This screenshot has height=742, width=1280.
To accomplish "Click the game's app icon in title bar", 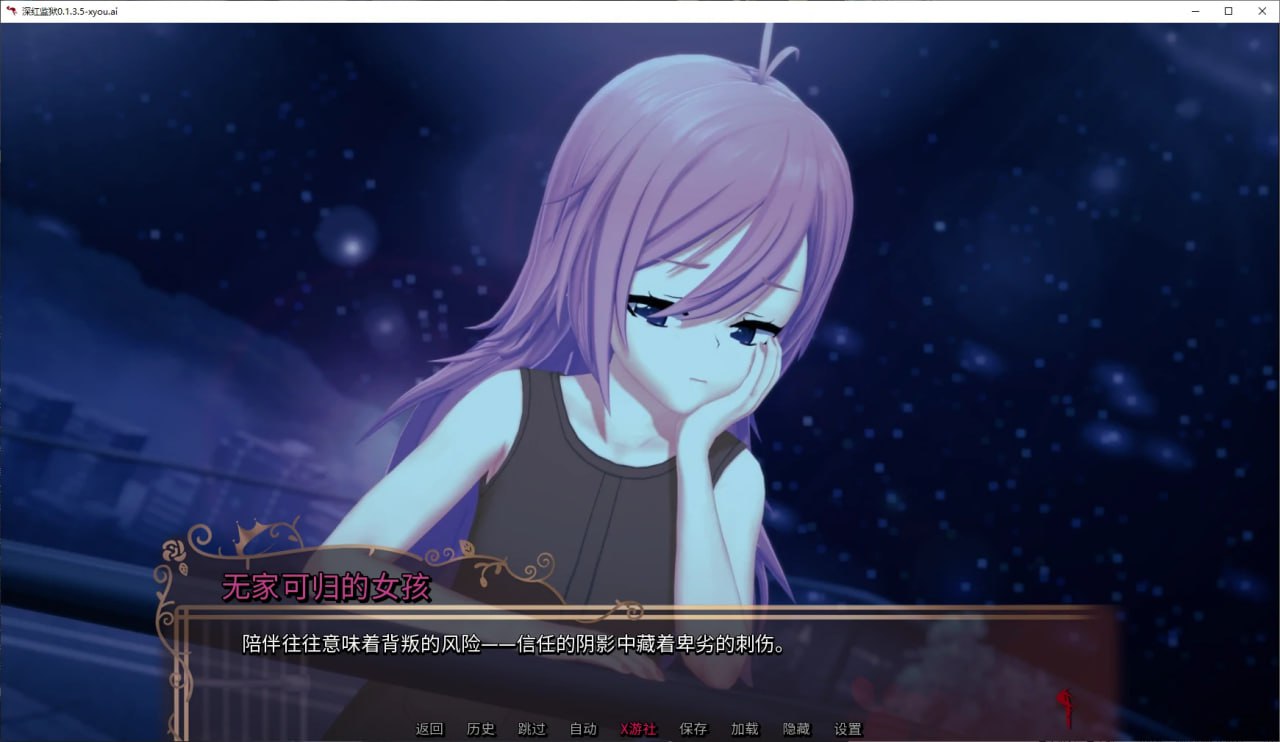I will point(10,11).
